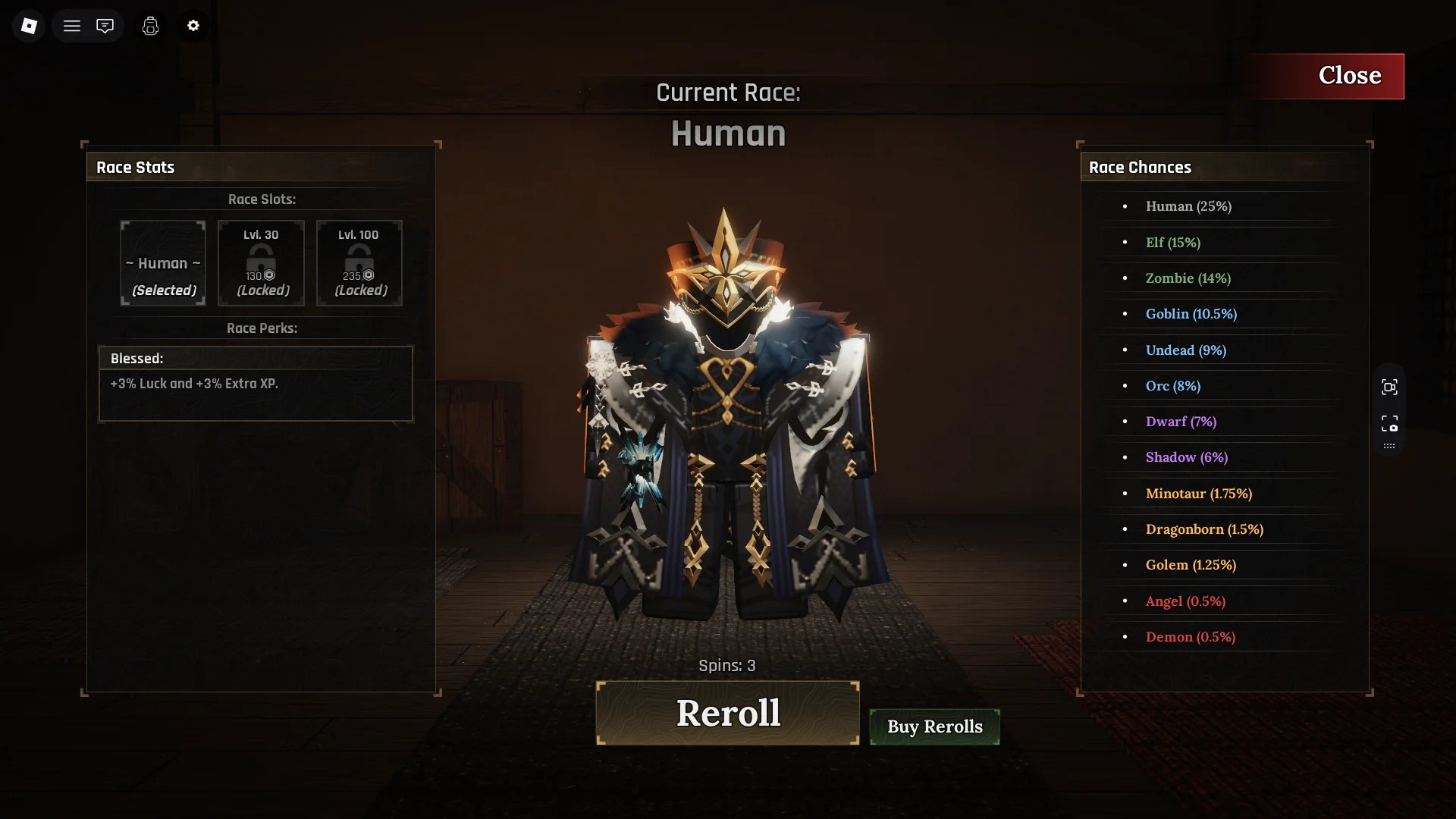Open the chat bubble icon
The height and width of the screenshot is (819, 1456).
click(x=105, y=25)
